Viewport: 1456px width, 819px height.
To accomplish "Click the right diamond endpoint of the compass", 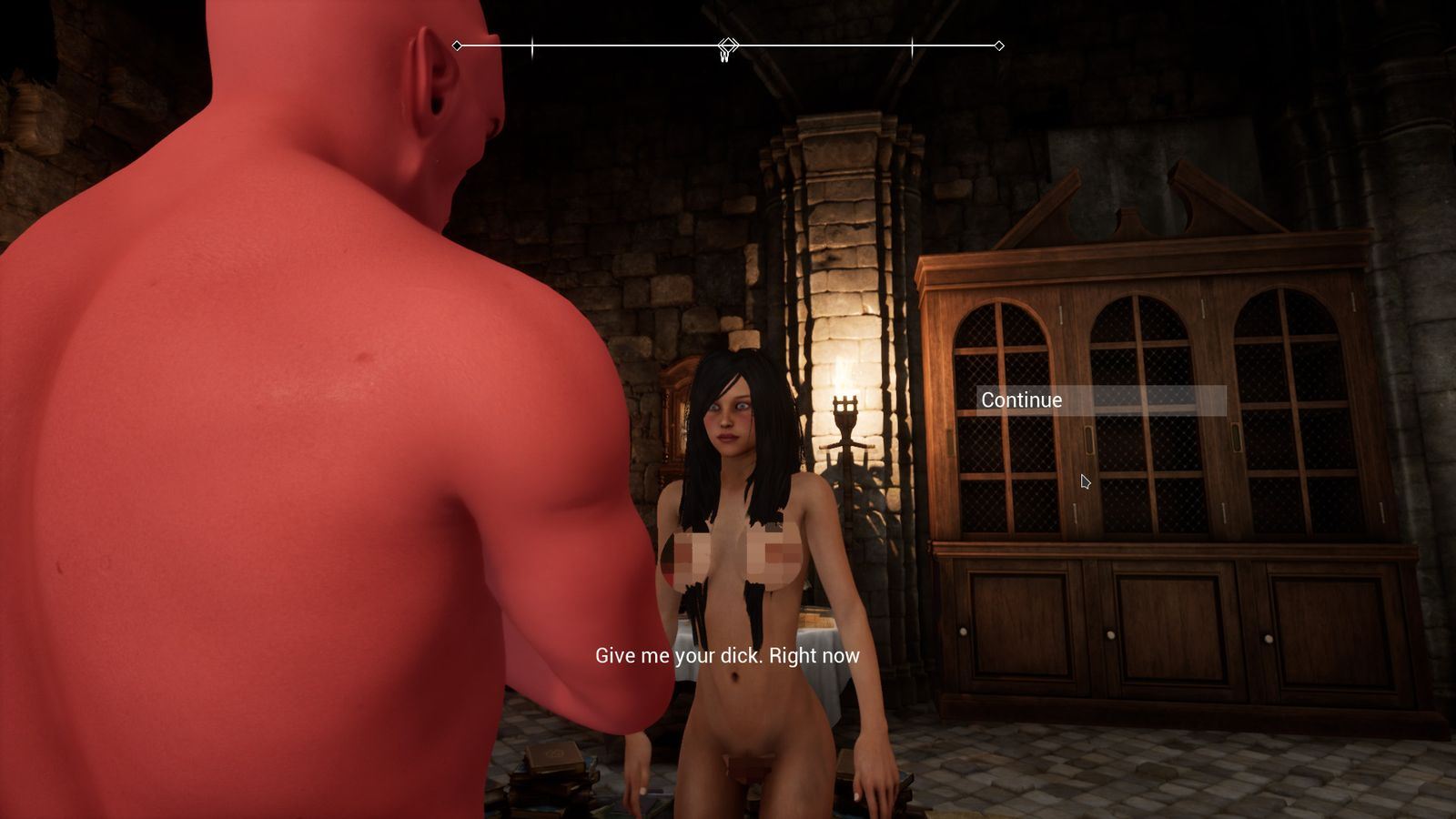I will (1001, 43).
